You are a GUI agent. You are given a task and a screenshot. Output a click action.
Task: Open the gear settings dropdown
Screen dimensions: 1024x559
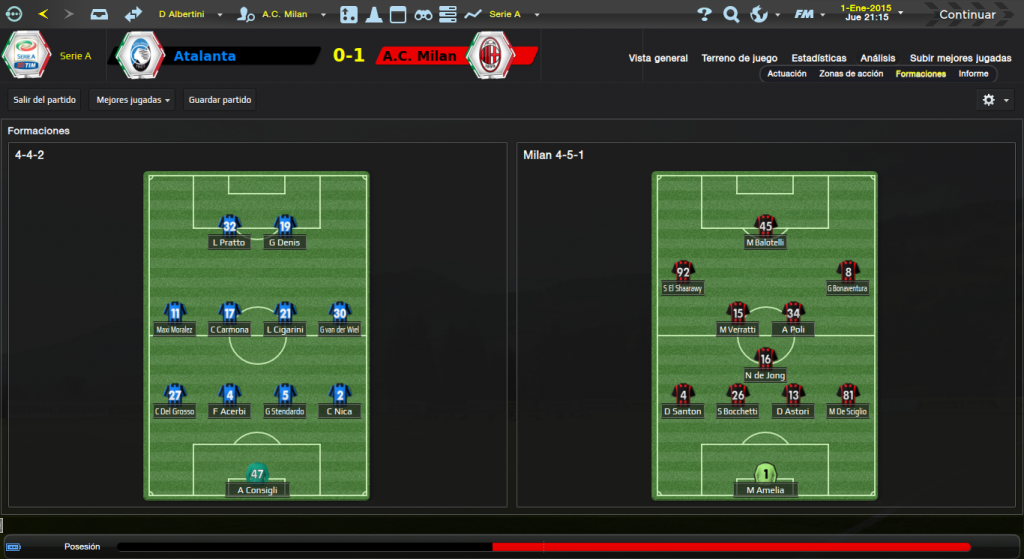(x=995, y=100)
